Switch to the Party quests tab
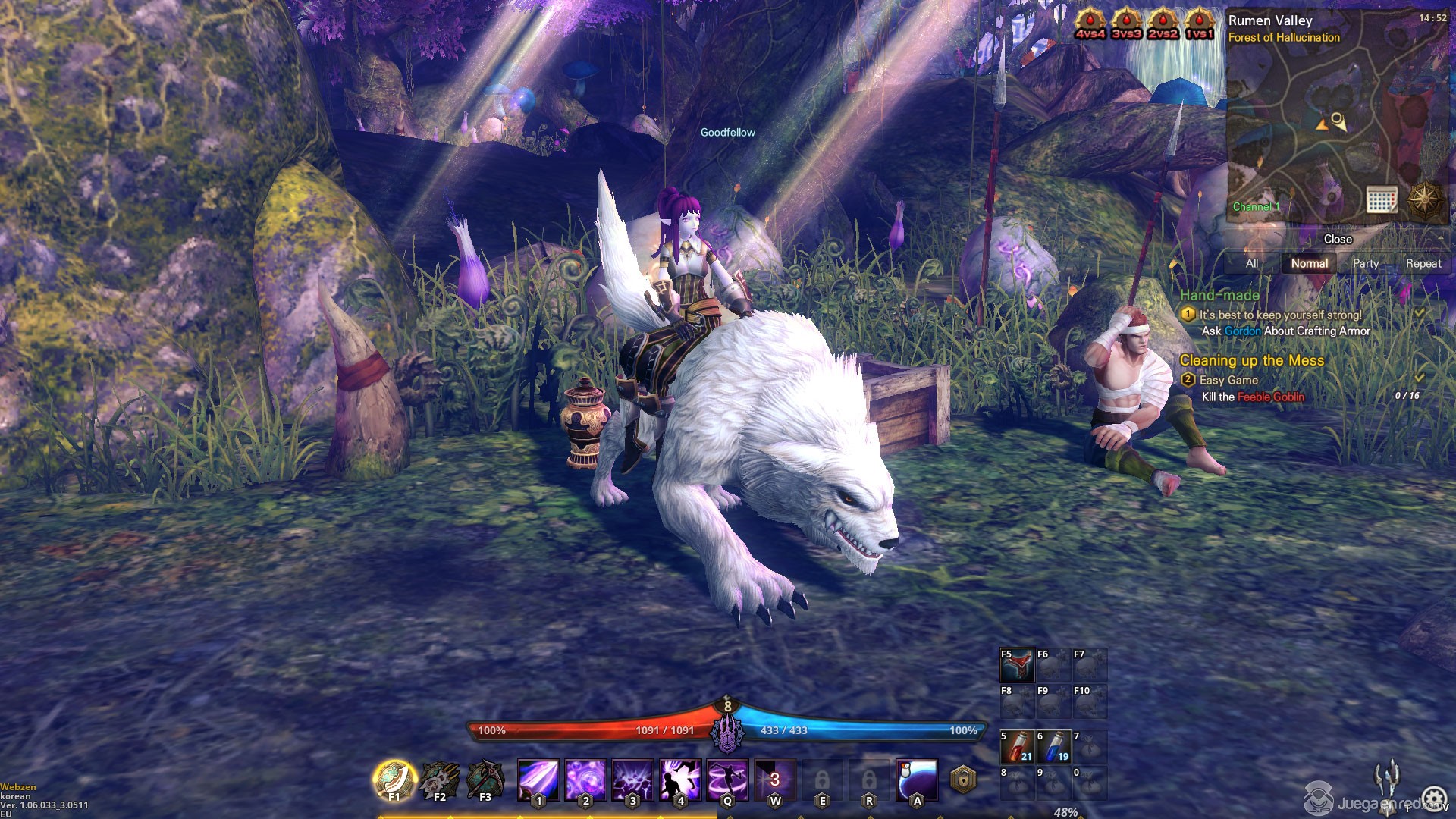This screenshot has width=1456, height=819. [x=1366, y=264]
